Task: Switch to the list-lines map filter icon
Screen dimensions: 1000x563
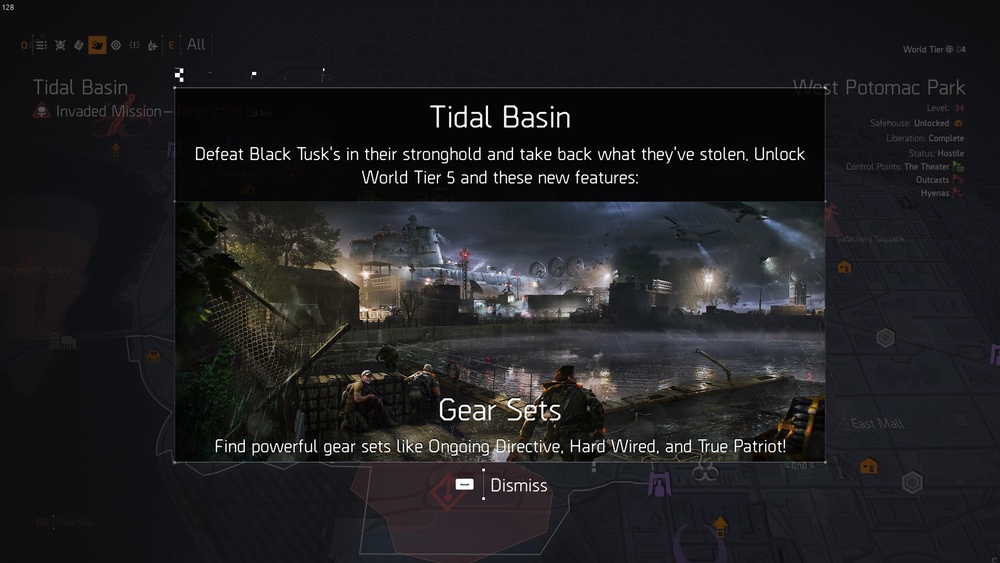Action: 41,45
